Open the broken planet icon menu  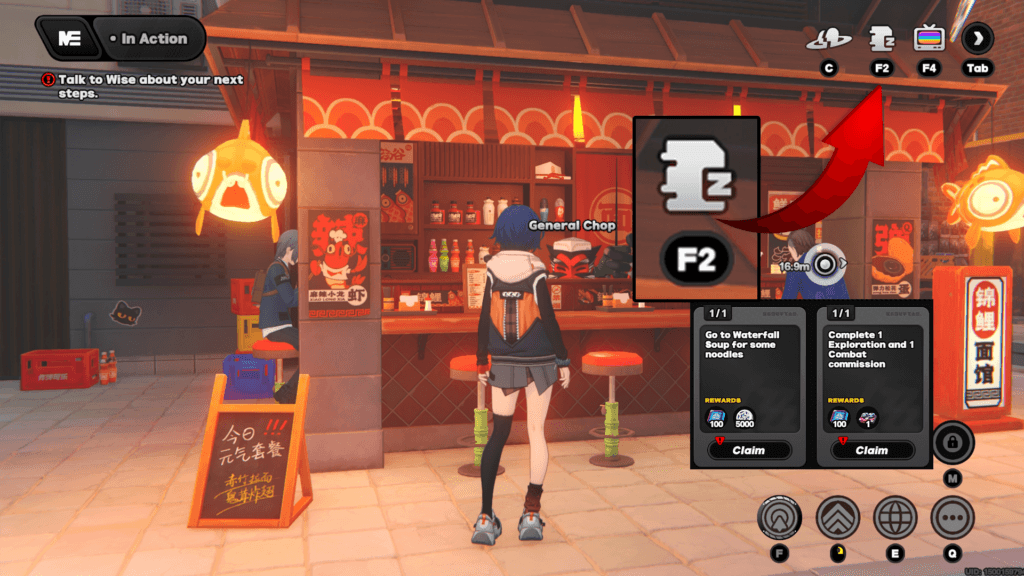(x=829, y=39)
